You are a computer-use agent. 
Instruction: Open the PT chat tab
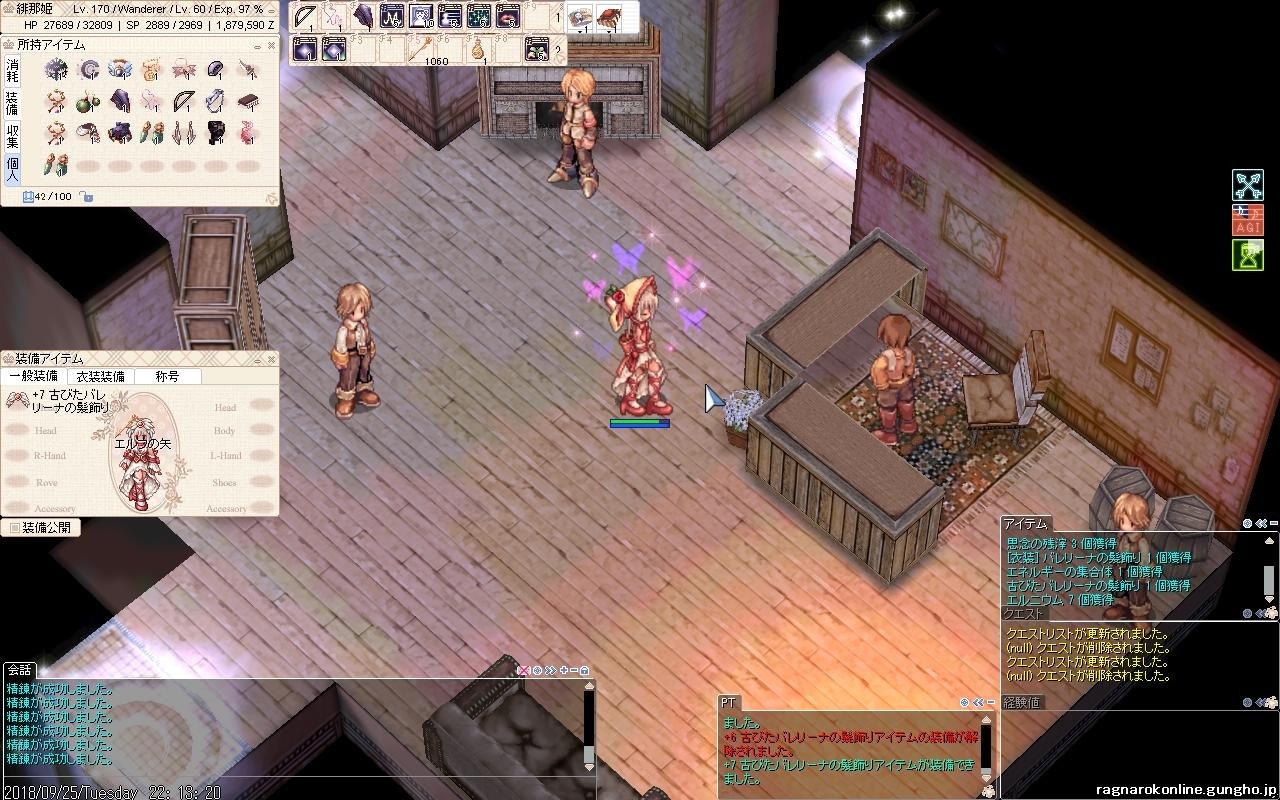tap(729, 703)
